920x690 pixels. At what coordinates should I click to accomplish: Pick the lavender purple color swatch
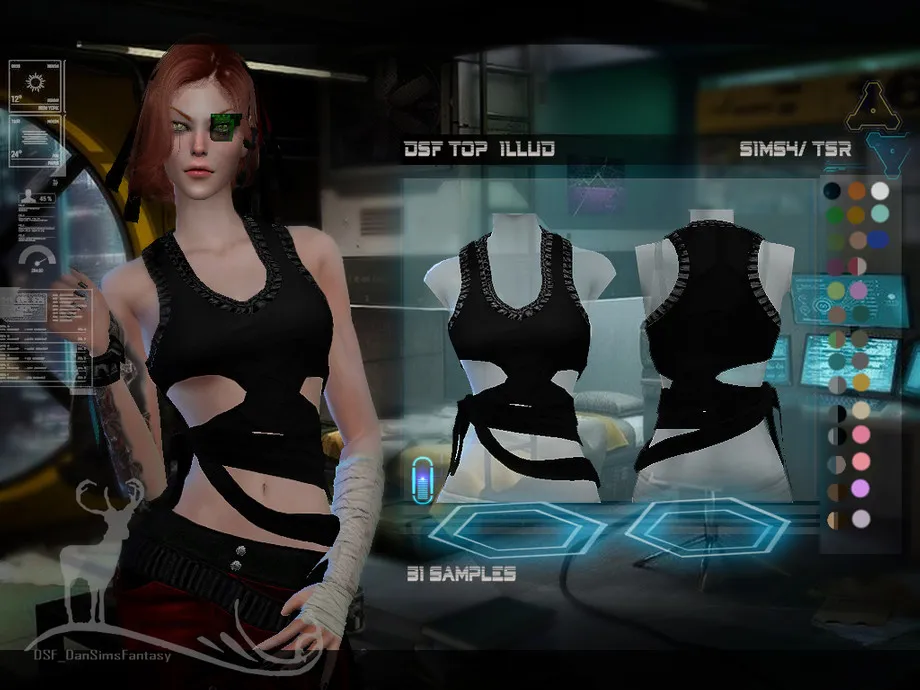coord(858,488)
